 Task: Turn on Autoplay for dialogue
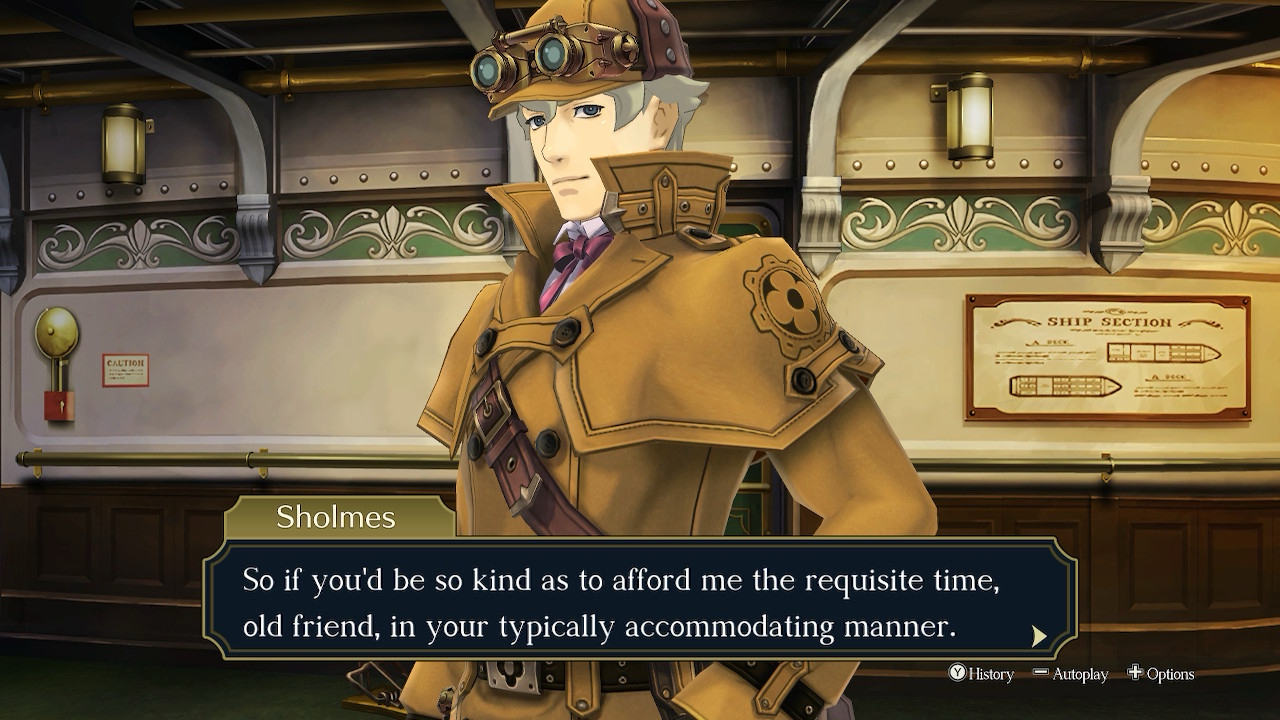tap(1070, 674)
